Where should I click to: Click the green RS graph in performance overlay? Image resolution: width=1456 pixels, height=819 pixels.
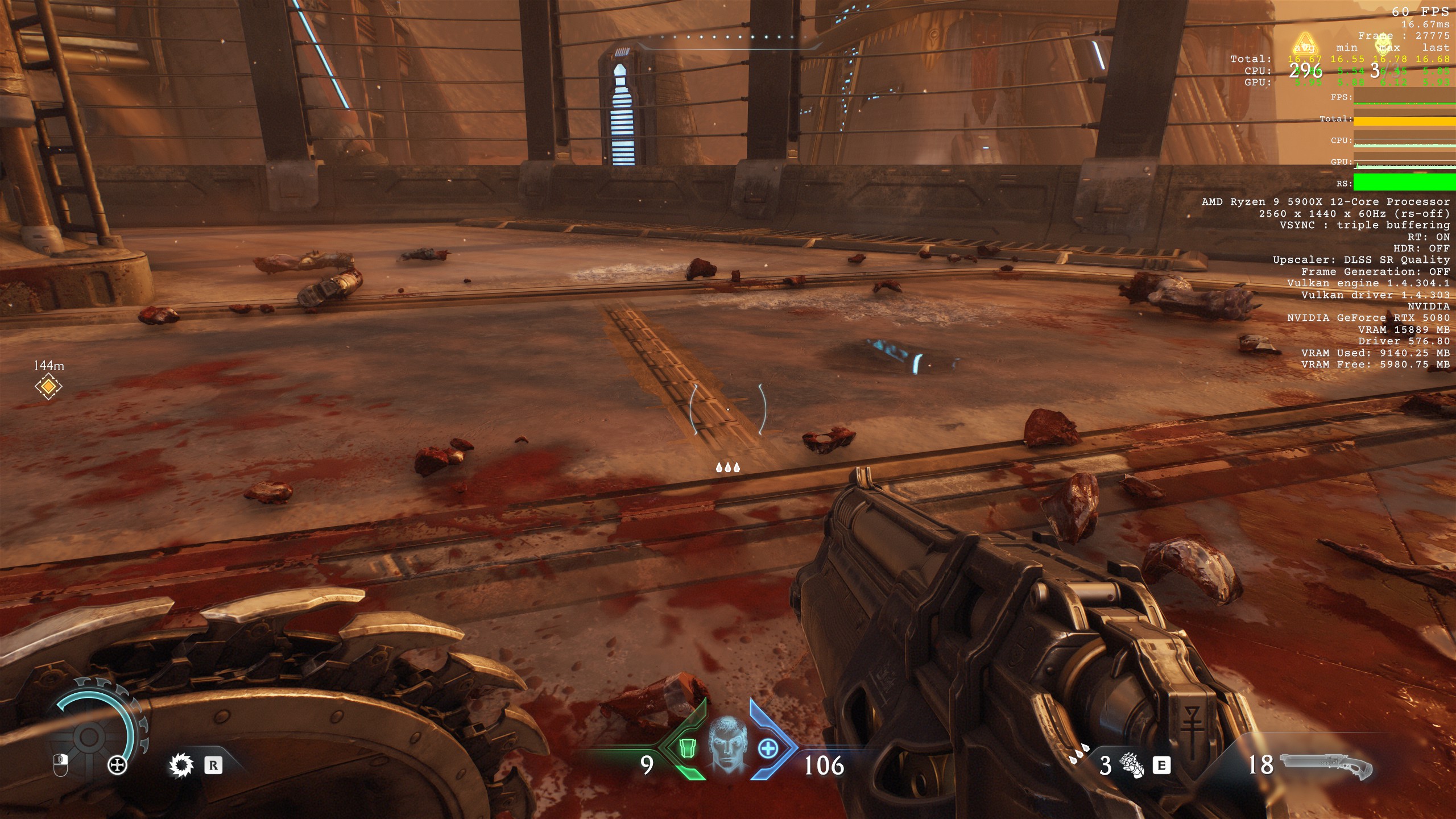1404,183
